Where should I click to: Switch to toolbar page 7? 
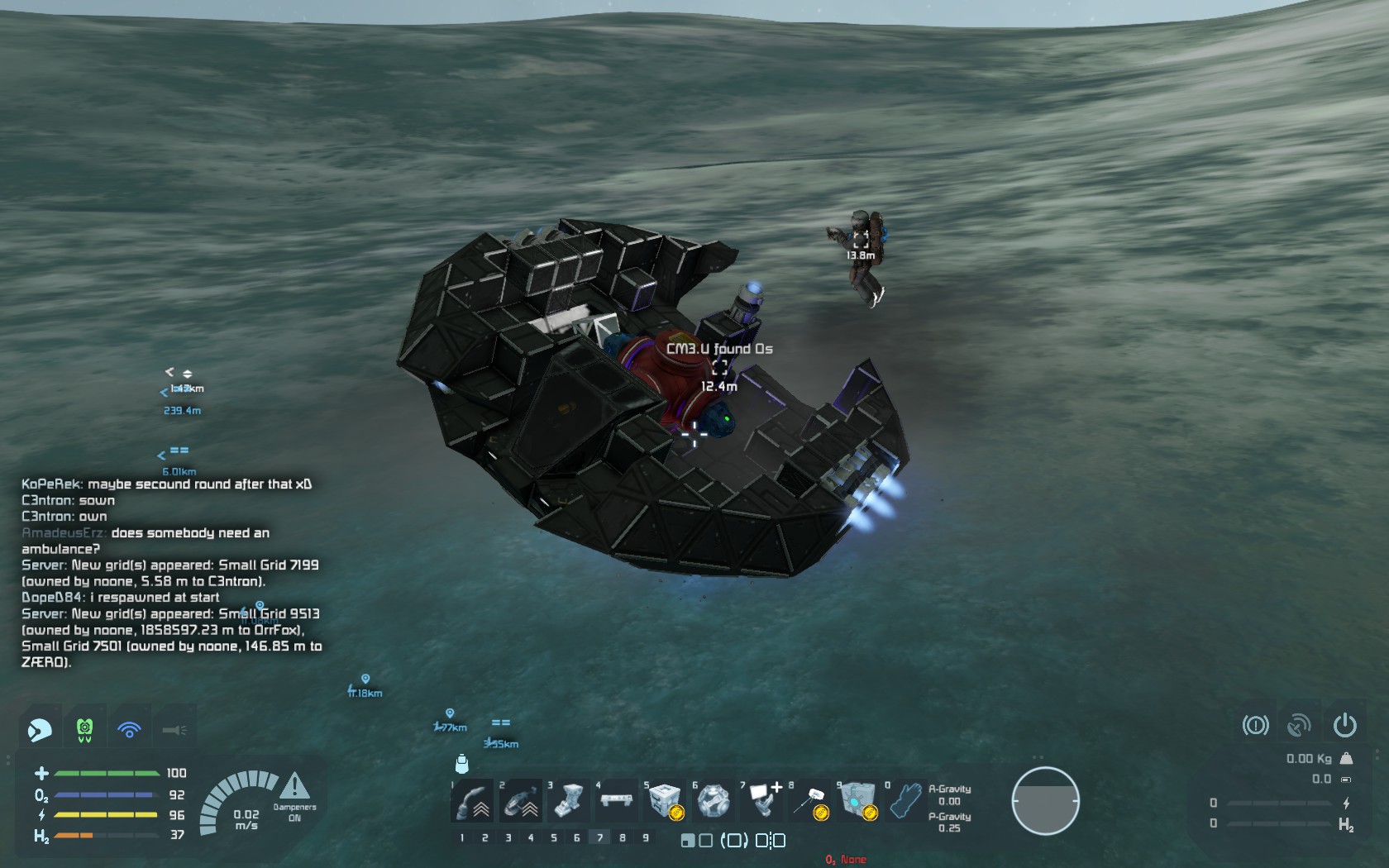(600, 837)
